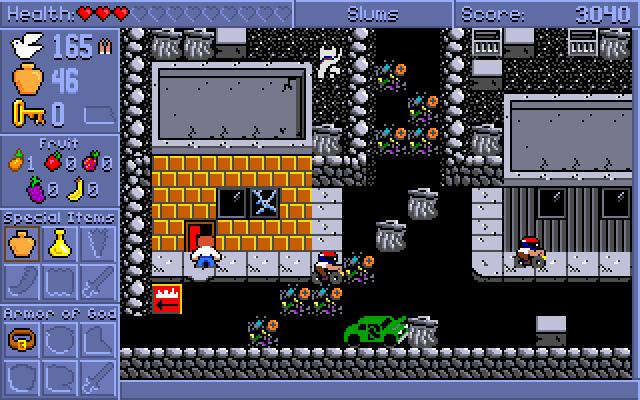Choose the purple grapes fruit
Image resolution: width=640 pixels, height=400 pixels.
(x=35, y=187)
